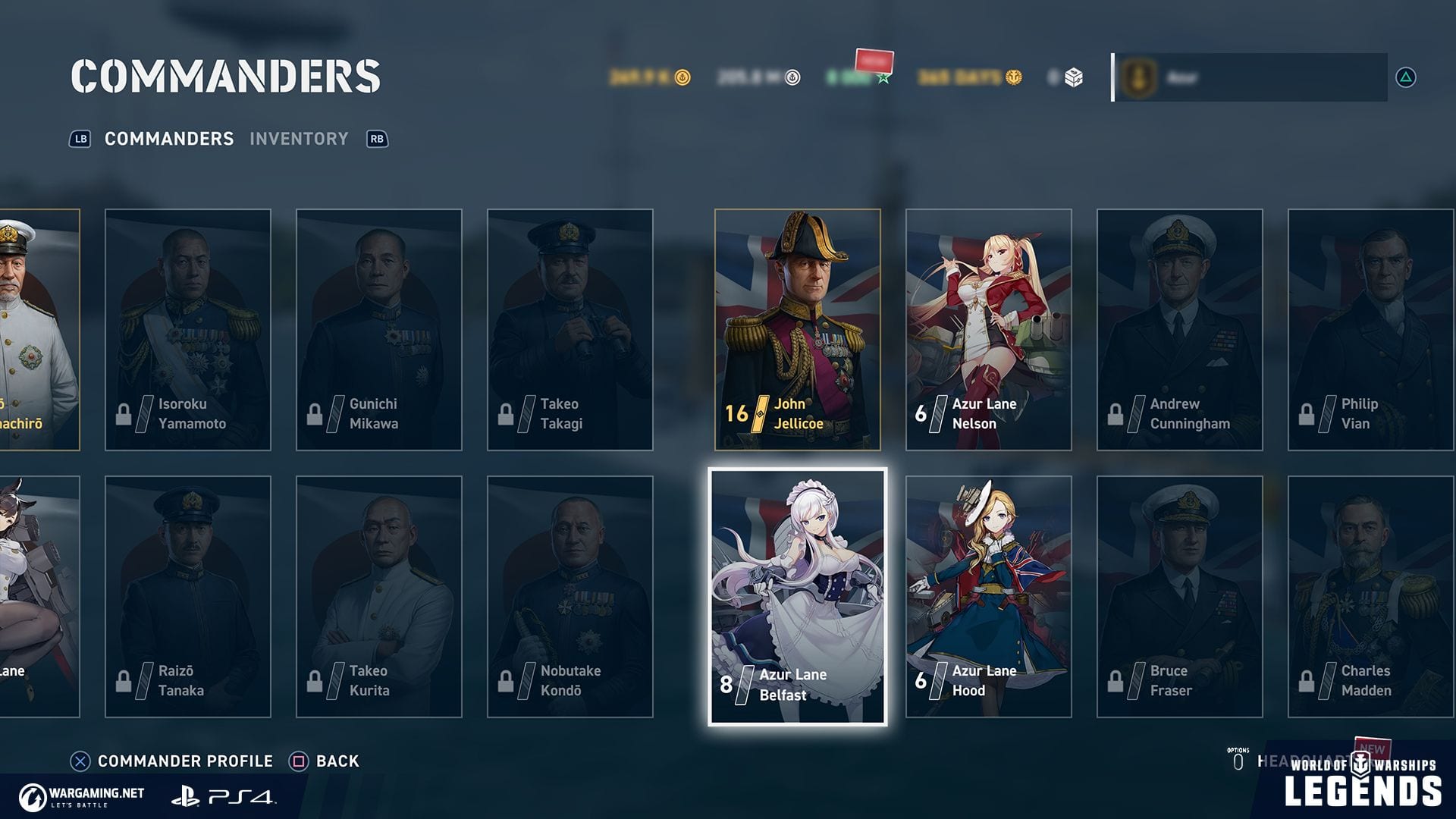Open the player profile banner

[x=1250, y=77]
